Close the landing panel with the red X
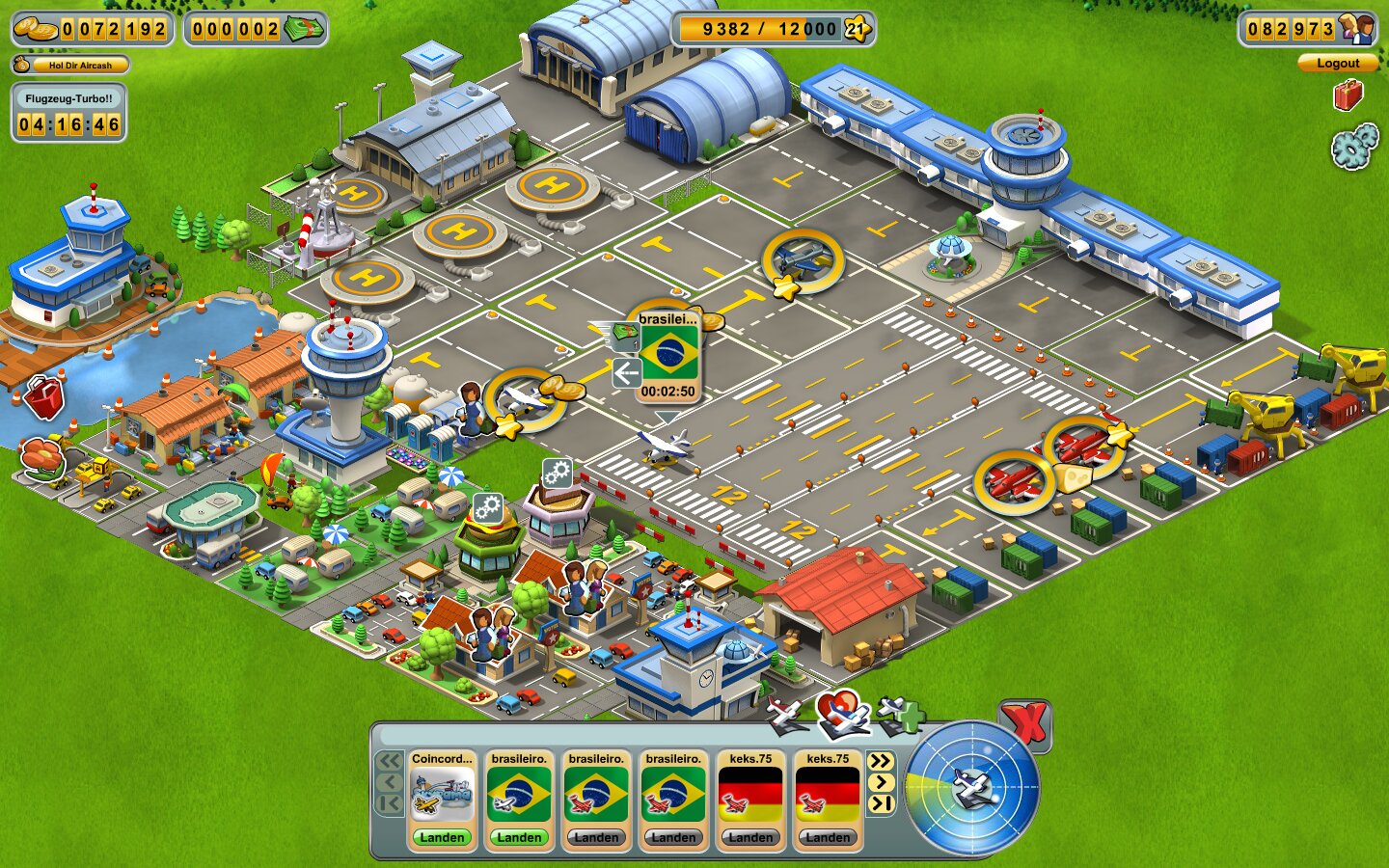 tap(1024, 722)
